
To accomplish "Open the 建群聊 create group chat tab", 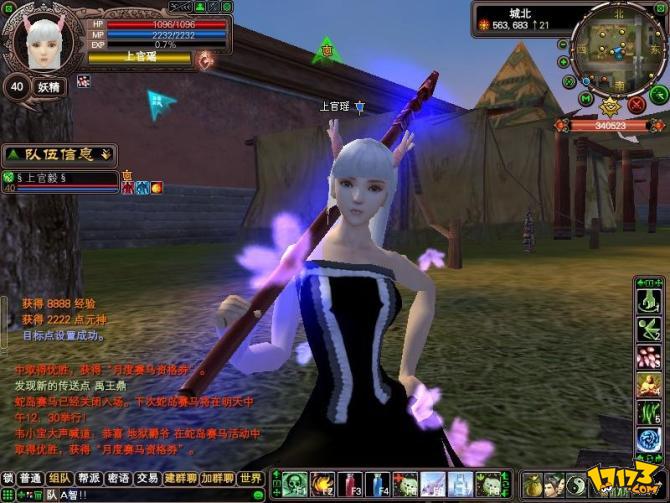I will (x=180, y=478).
